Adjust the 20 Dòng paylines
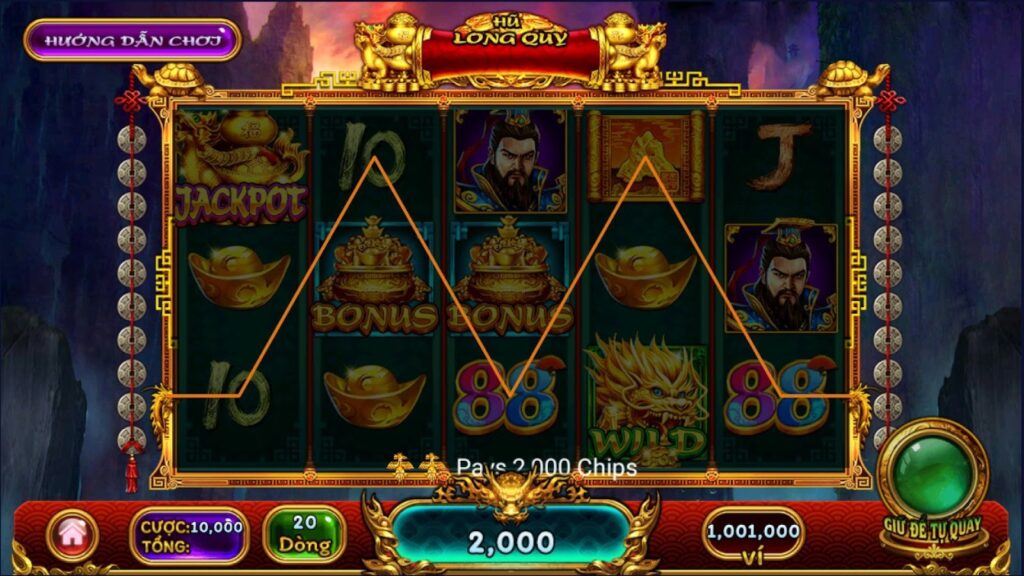The height and width of the screenshot is (576, 1024). pos(304,534)
